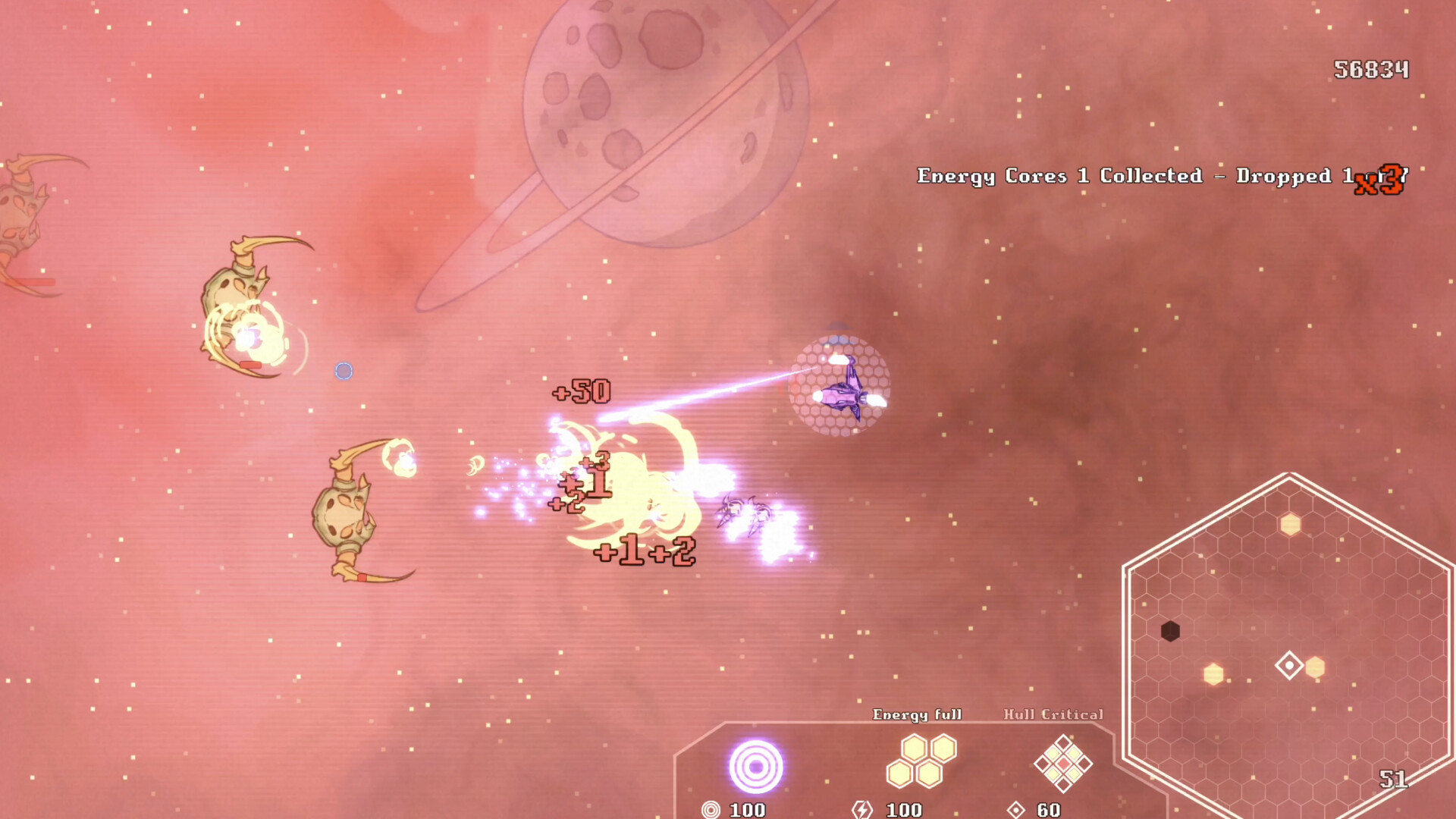This screenshot has height=819, width=1456.
Task: Click the diamond icon next to 60
Action: coord(1016,811)
